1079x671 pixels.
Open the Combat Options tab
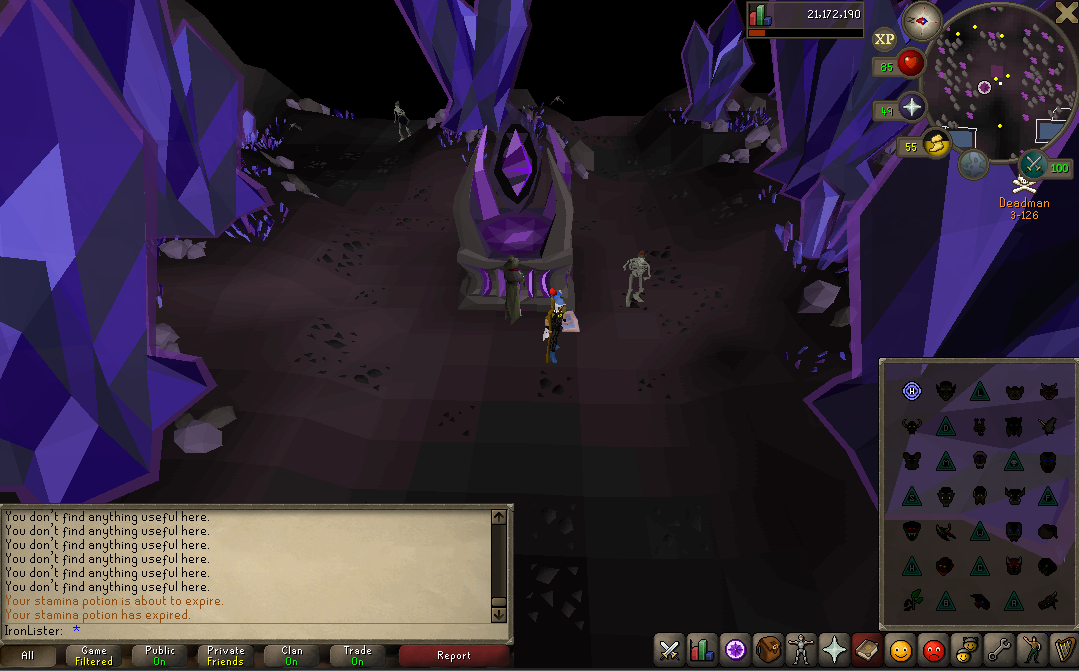(669, 651)
